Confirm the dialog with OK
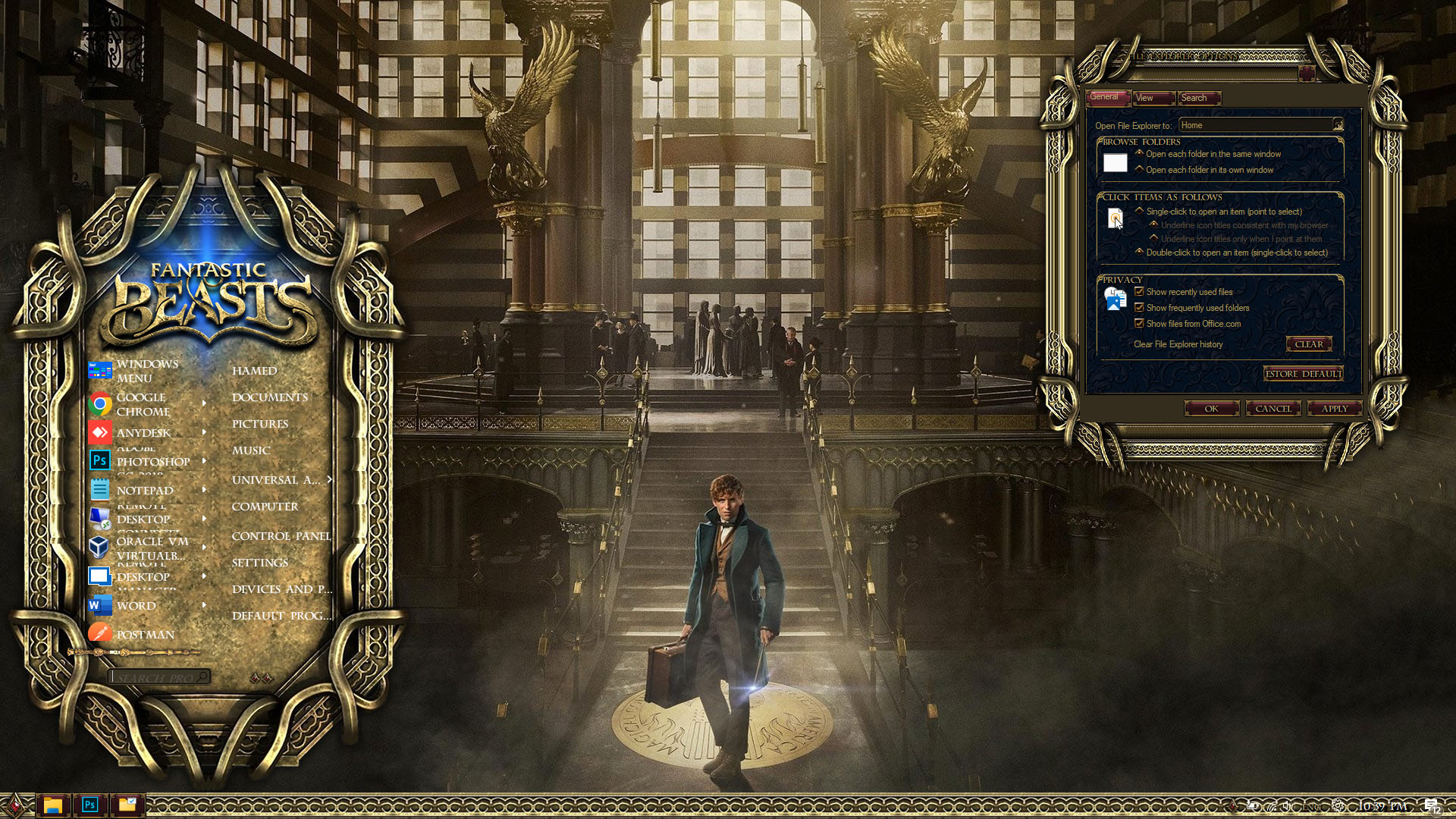The width and height of the screenshot is (1456, 819). [1212, 409]
